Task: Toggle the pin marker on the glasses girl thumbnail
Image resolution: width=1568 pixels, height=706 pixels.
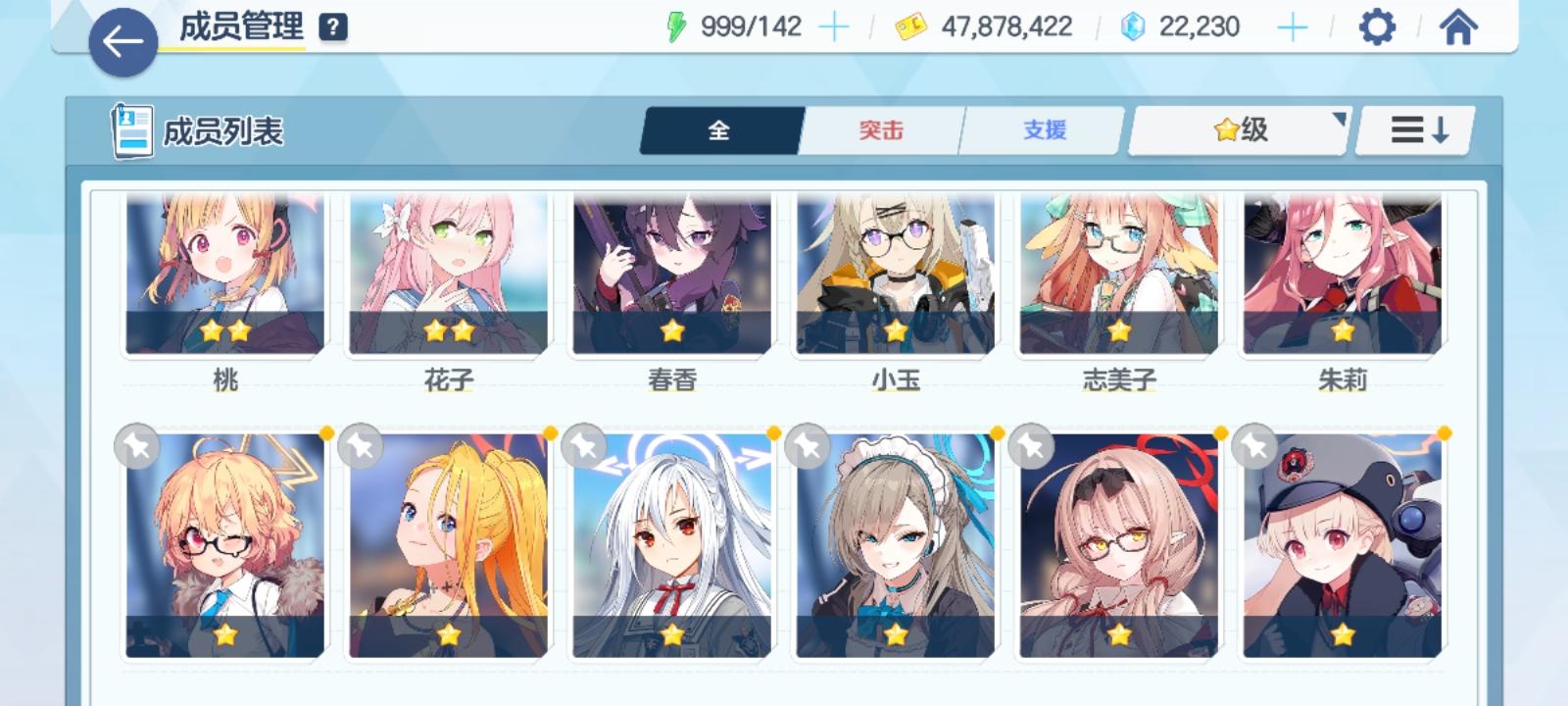Action: [x=137, y=446]
